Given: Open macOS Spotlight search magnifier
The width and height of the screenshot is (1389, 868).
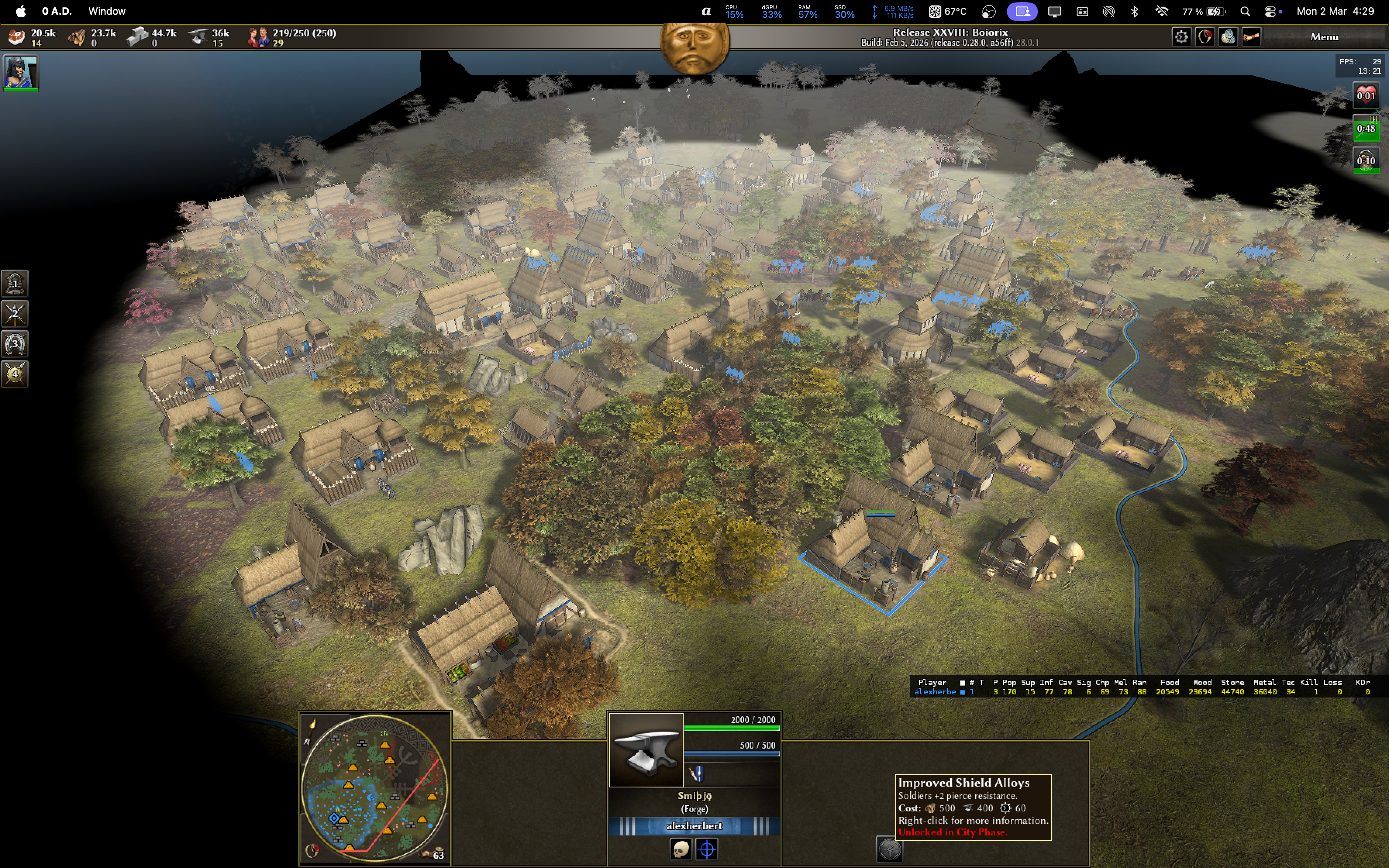Looking at the screenshot, I should [x=1245, y=12].
